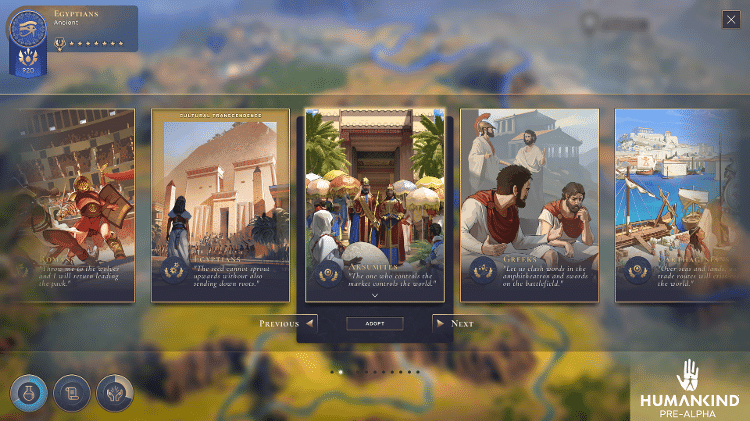
Task: Open the hands-with-plant icon button
Action: coord(113,393)
